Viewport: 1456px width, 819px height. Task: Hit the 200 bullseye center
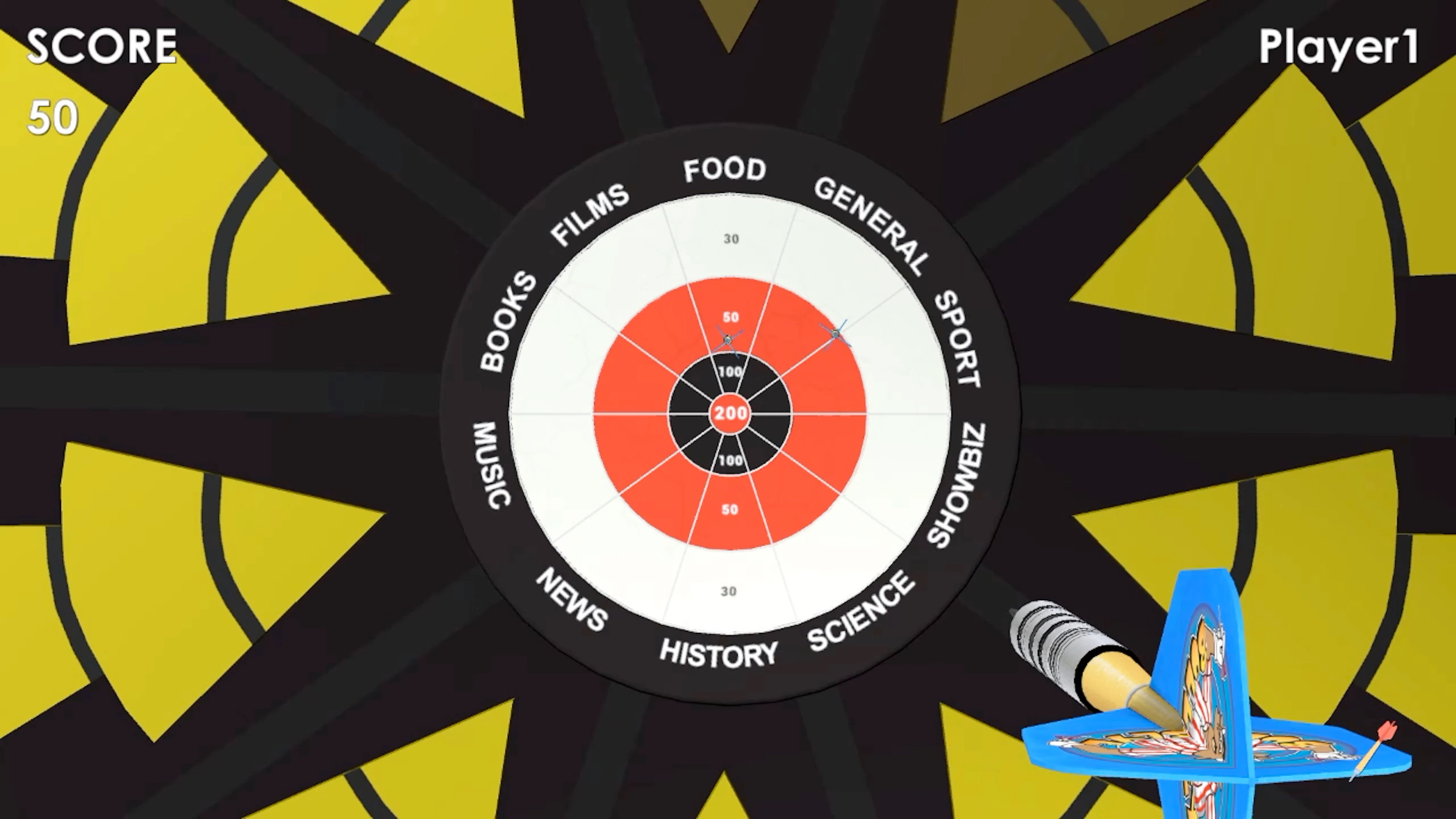coord(730,414)
